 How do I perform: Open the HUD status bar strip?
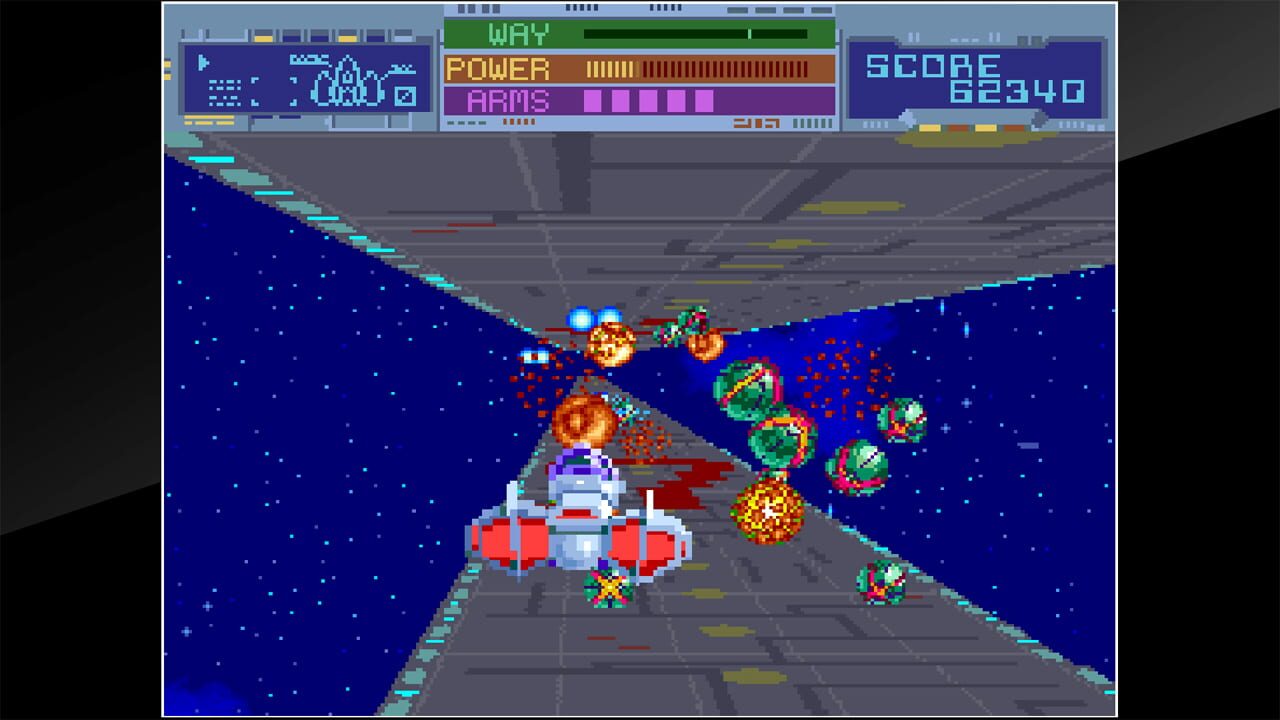[x=640, y=70]
